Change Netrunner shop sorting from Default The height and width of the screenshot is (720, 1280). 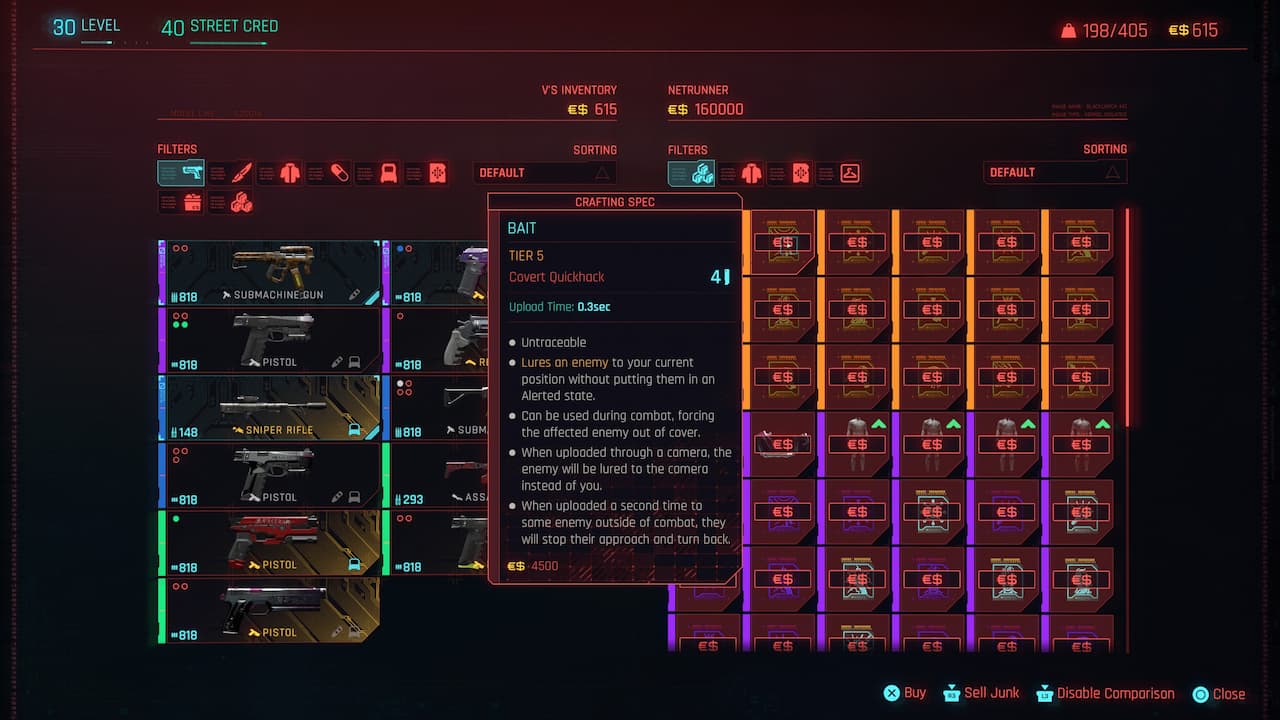point(1055,172)
